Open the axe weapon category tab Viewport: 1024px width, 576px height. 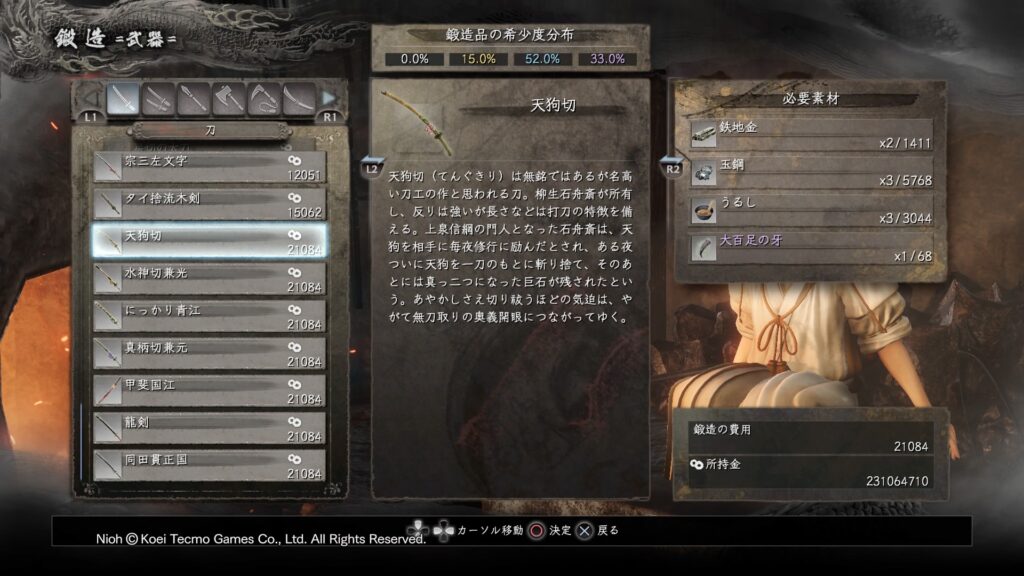[x=228, y=98]
